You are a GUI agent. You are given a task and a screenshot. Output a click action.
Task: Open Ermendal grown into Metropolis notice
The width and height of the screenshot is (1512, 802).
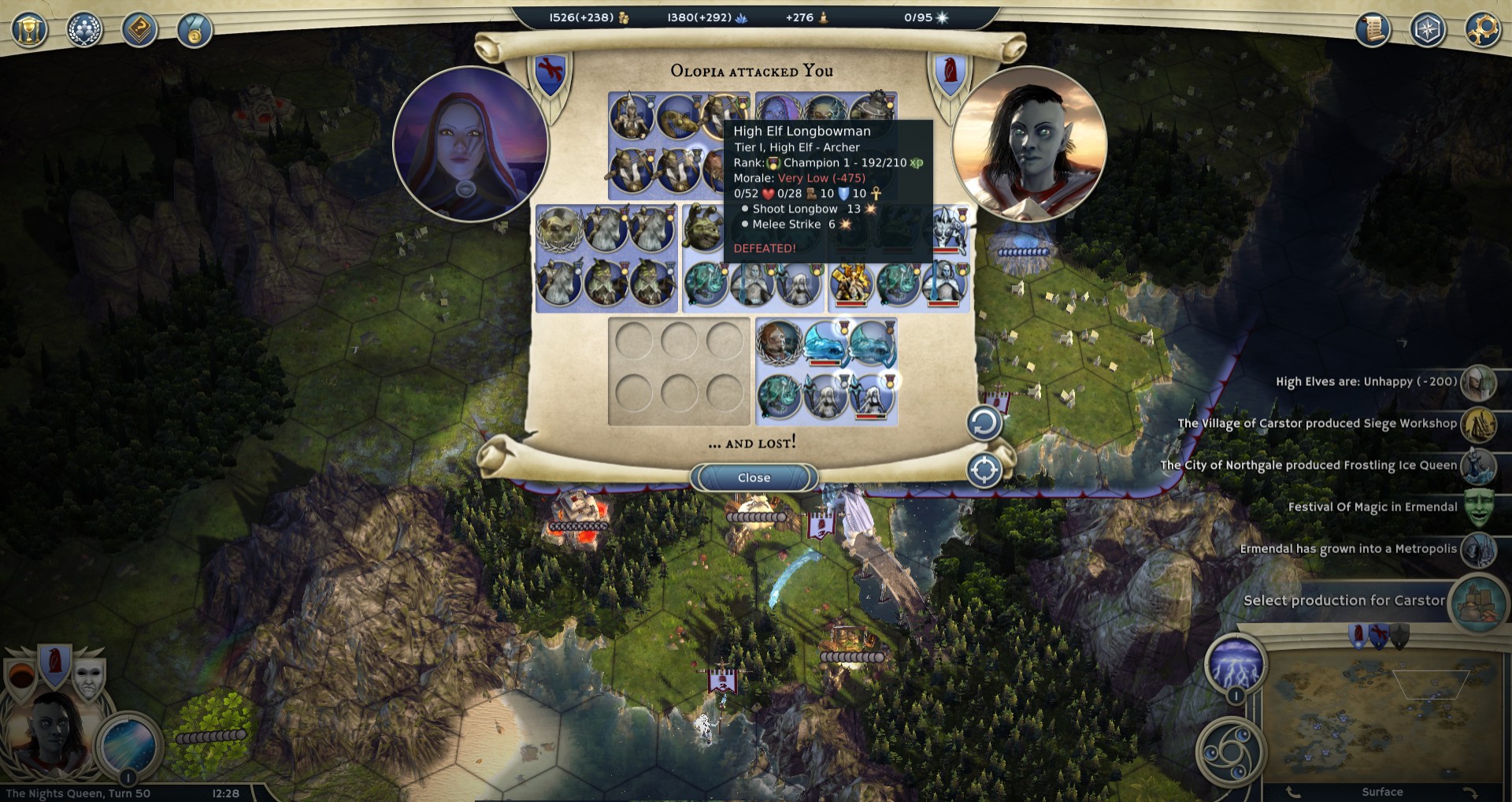point(1348,549)
